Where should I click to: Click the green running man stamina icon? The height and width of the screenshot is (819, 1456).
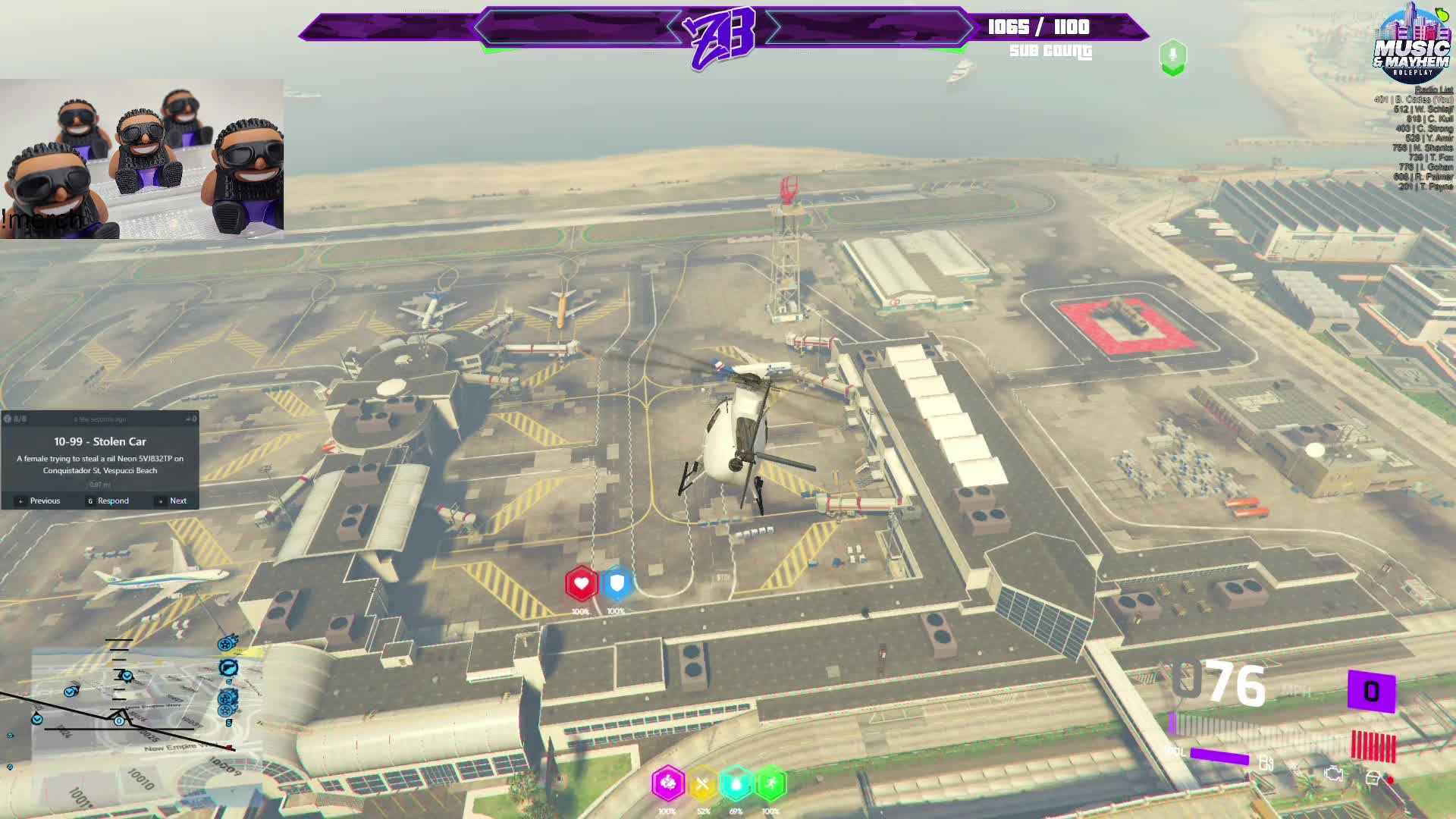770,783
